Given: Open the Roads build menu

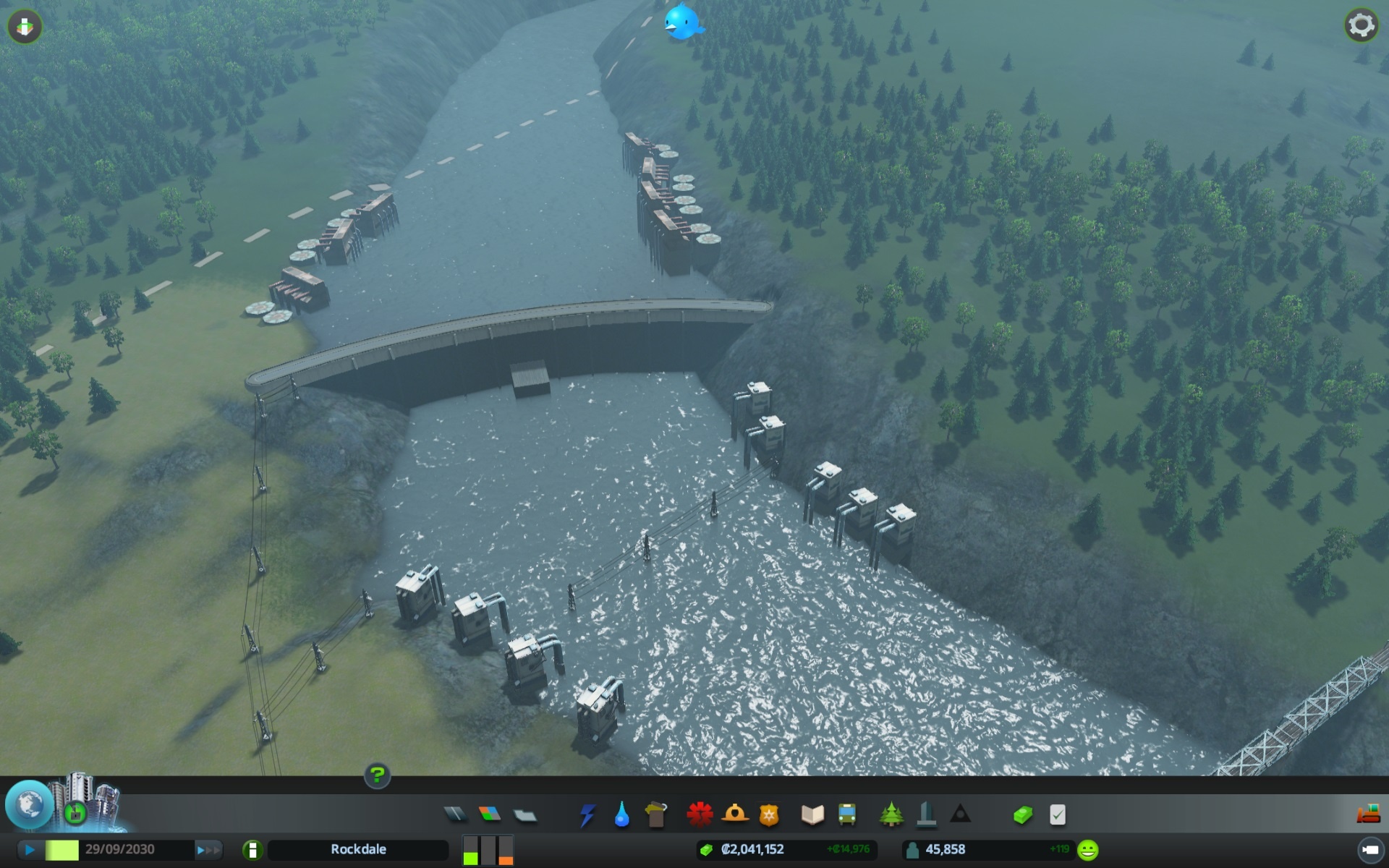Looking at the screenshot, I should click(455, 815).
